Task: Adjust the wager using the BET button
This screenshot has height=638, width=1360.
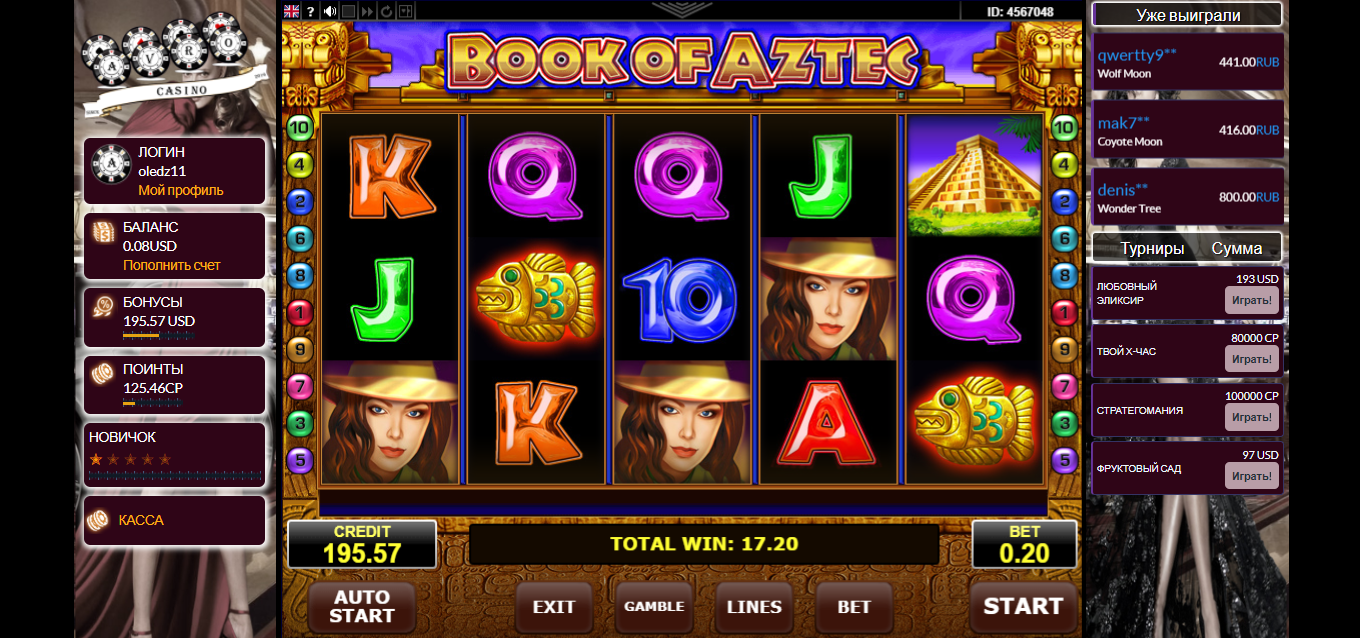Action: [x=854, y=607]
